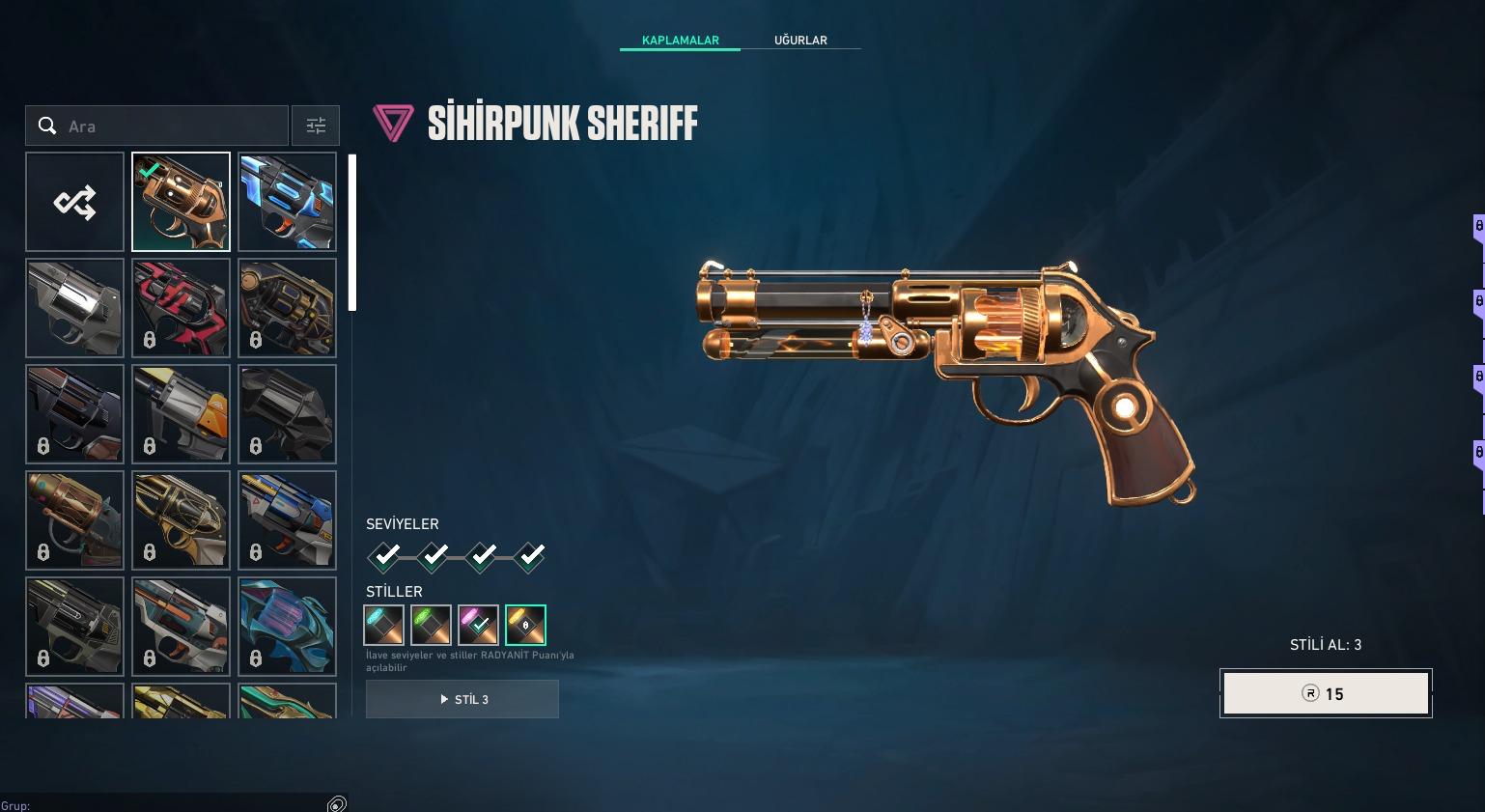
Task: Select the purple style variant with checkmark
Action: [478, 625]
